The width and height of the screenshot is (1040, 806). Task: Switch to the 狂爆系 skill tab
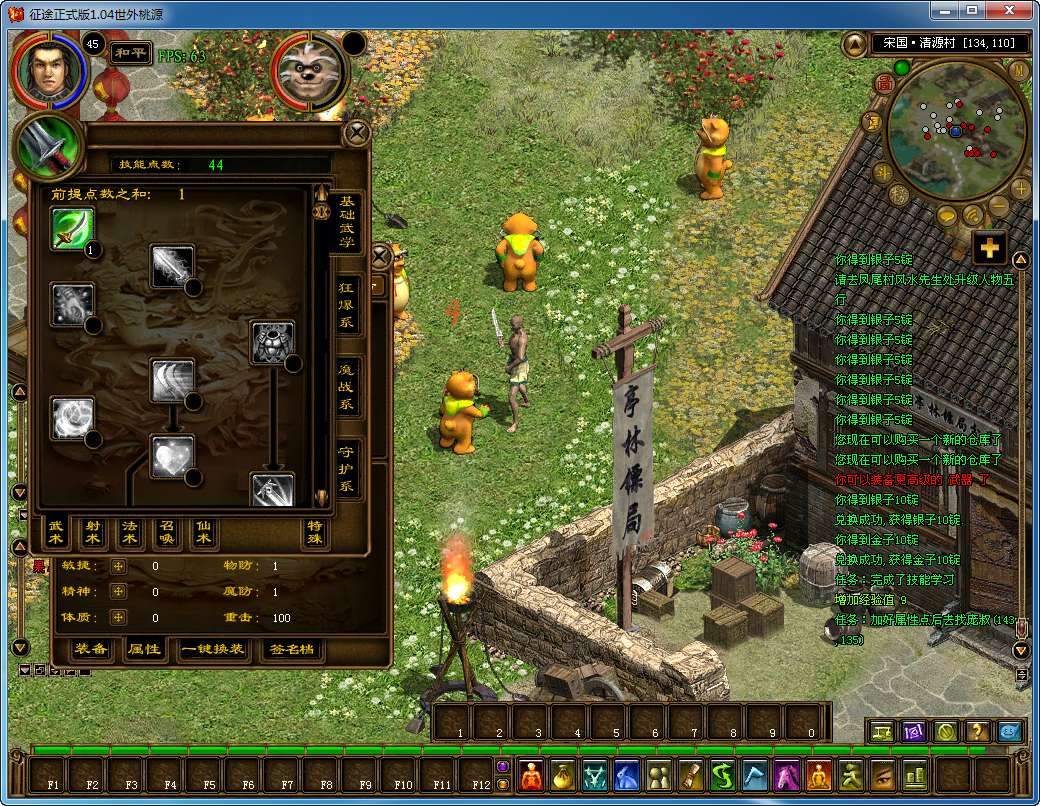[x=347, y=304]
